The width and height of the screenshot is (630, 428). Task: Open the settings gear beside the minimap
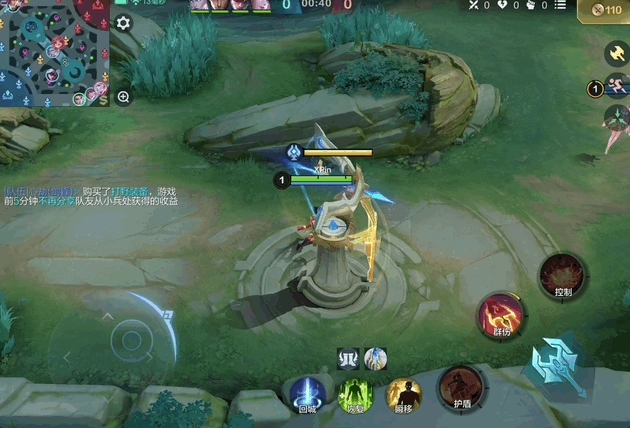[124, 23]
